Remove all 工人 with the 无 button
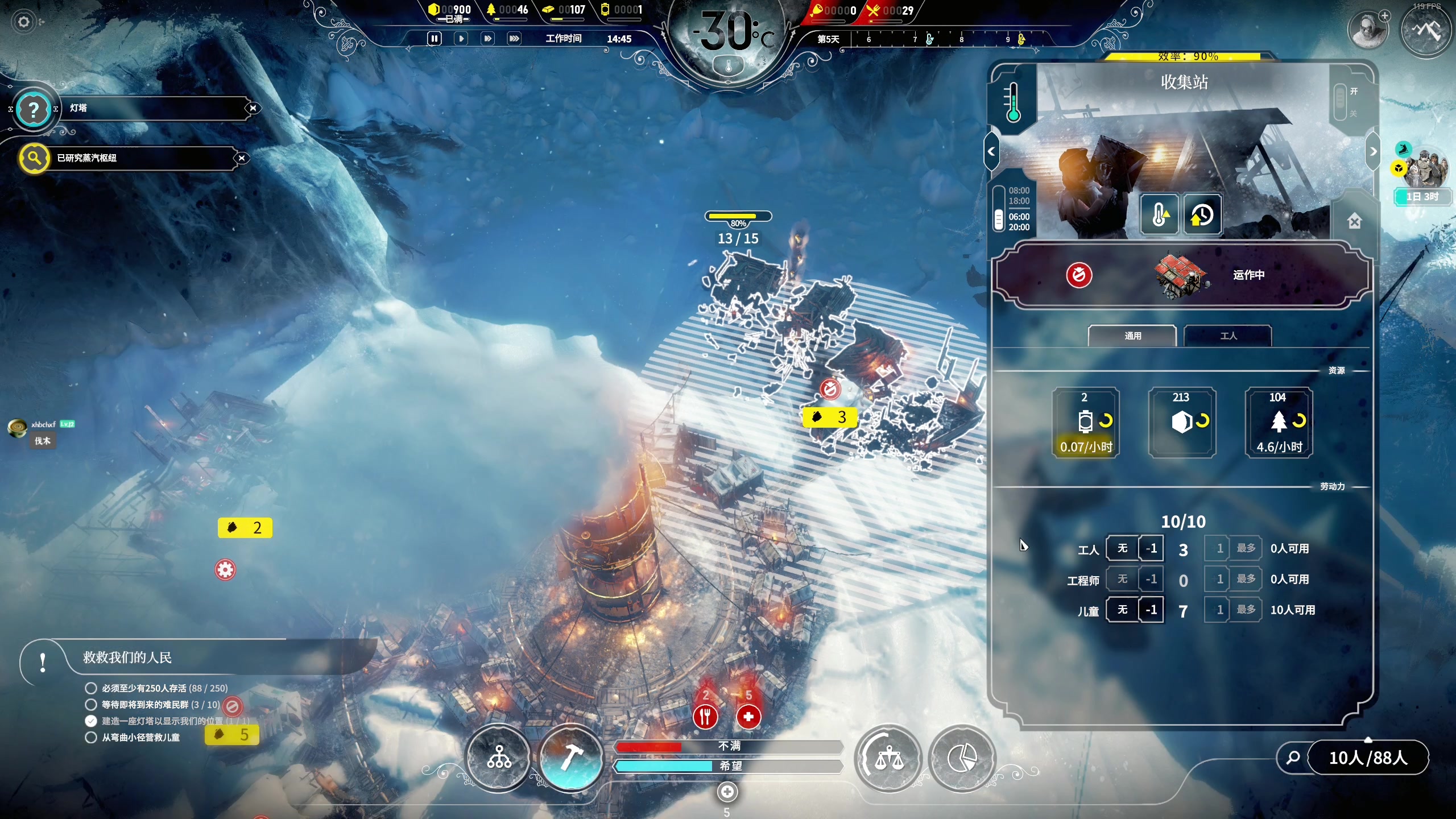Image resolution: width=1456 pixels, height=819 pixels. tap(1122, 548)
